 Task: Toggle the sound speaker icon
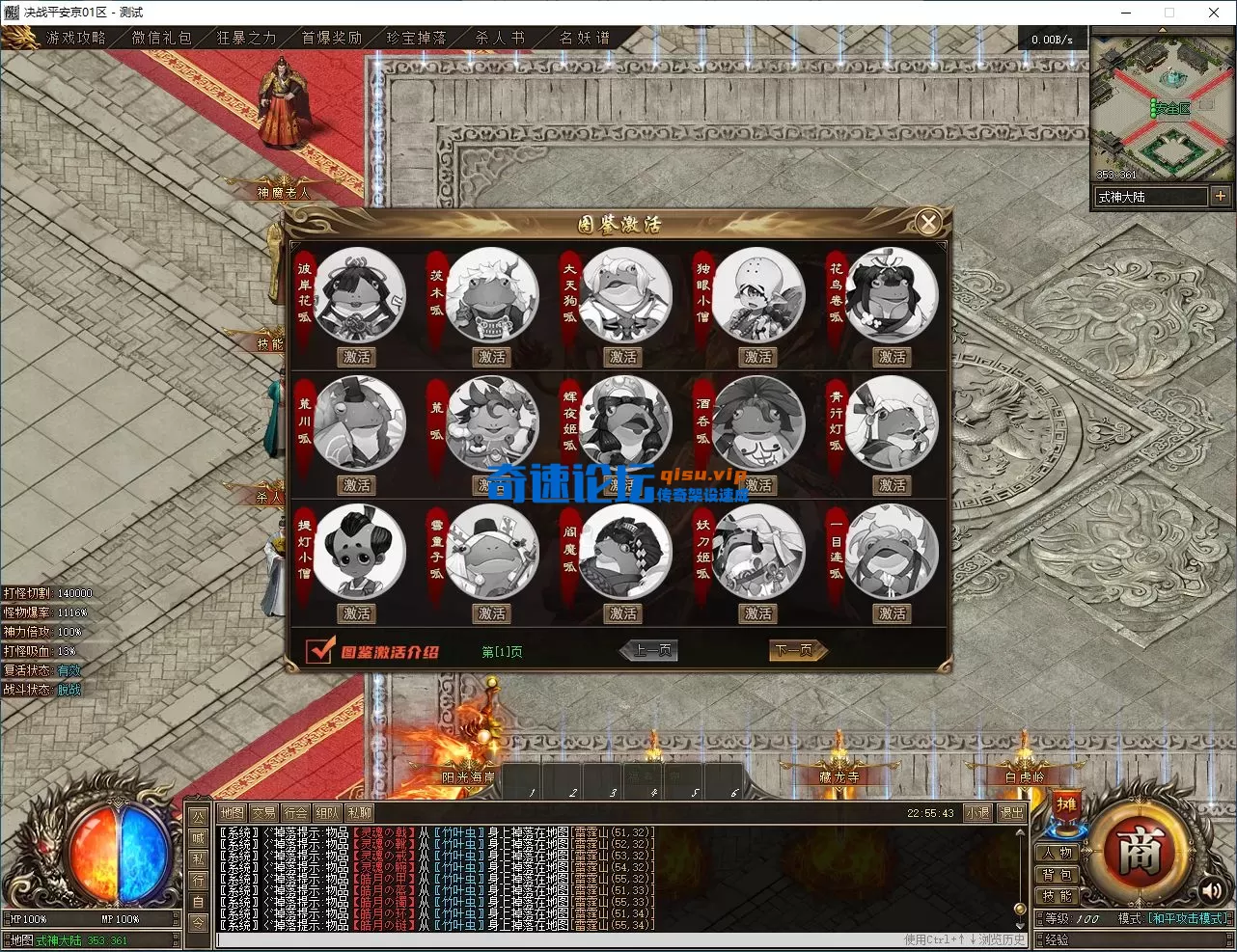click(1211, 892)
